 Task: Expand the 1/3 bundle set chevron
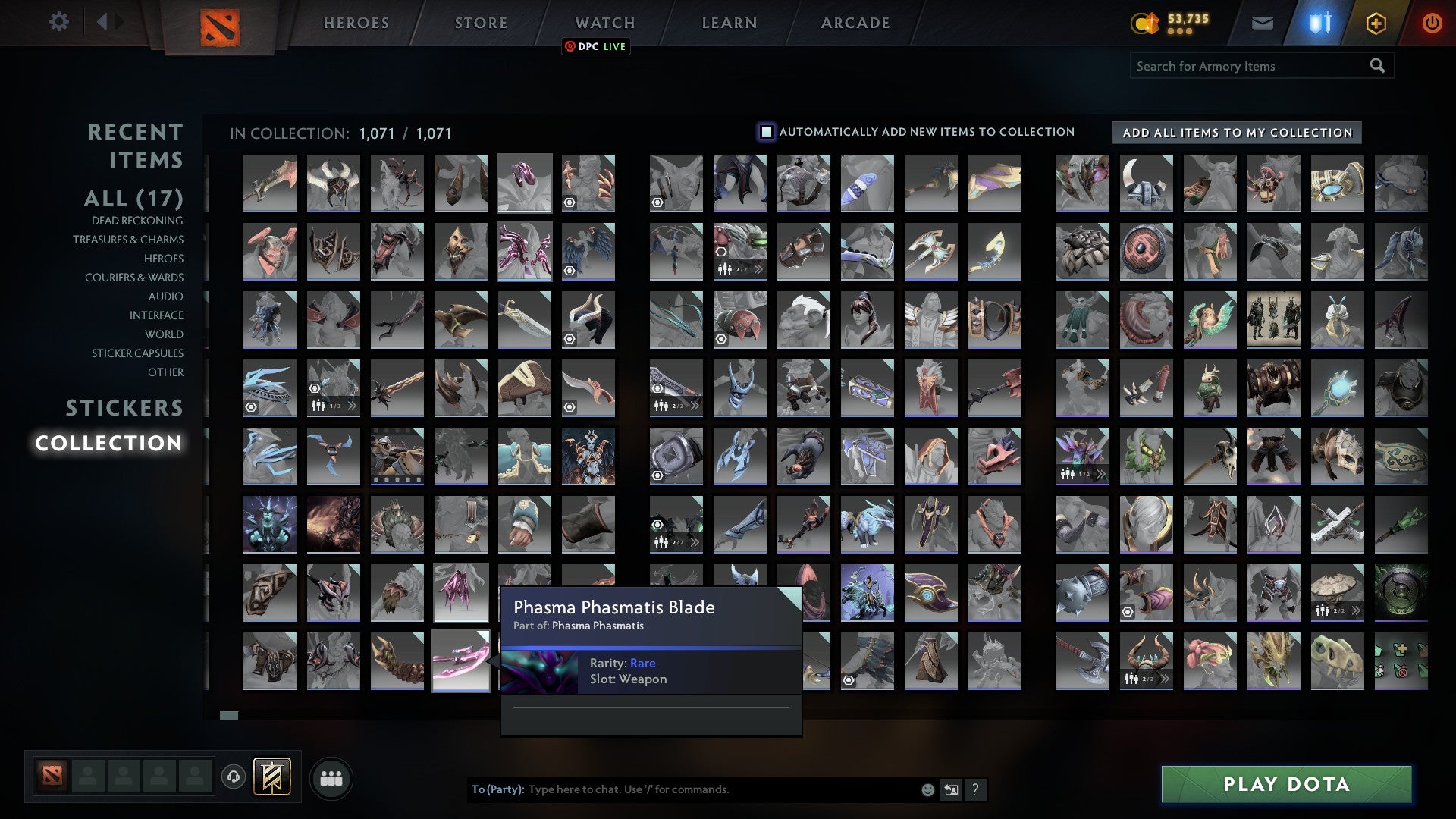tap(352, 405)
